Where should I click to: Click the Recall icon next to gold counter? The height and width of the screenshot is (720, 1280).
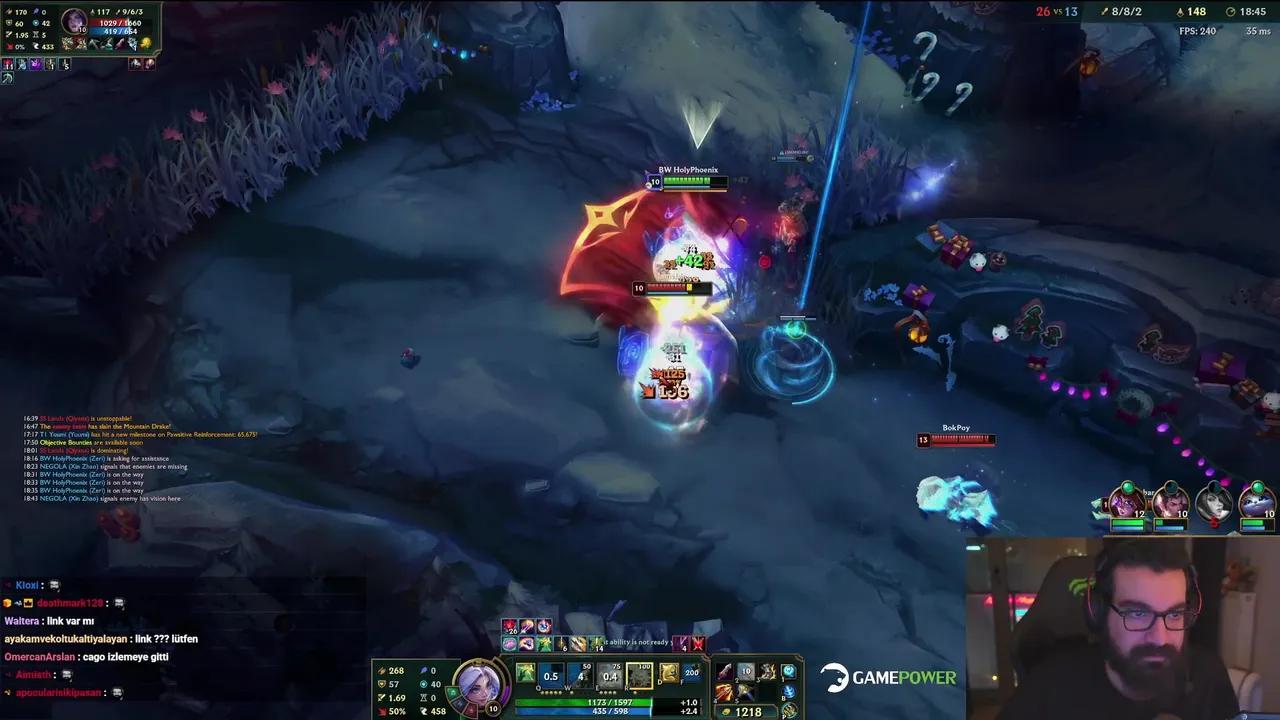click(x=789, y=693)
